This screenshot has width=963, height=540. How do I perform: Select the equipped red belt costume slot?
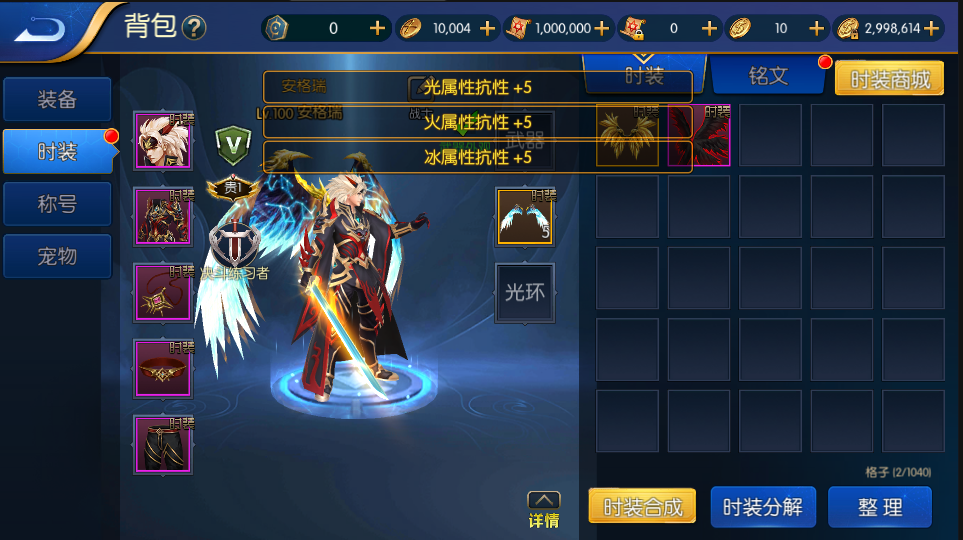click(x=163, y=369)
